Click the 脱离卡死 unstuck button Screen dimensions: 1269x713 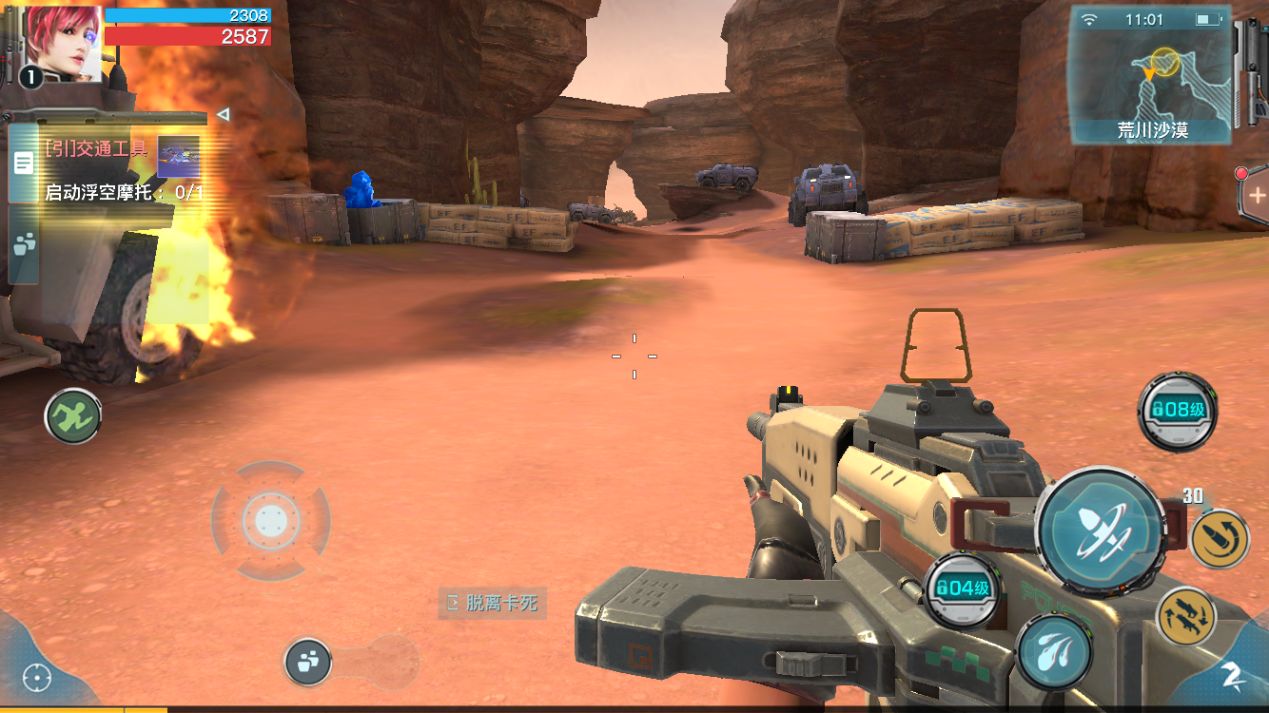coord(493,602)
